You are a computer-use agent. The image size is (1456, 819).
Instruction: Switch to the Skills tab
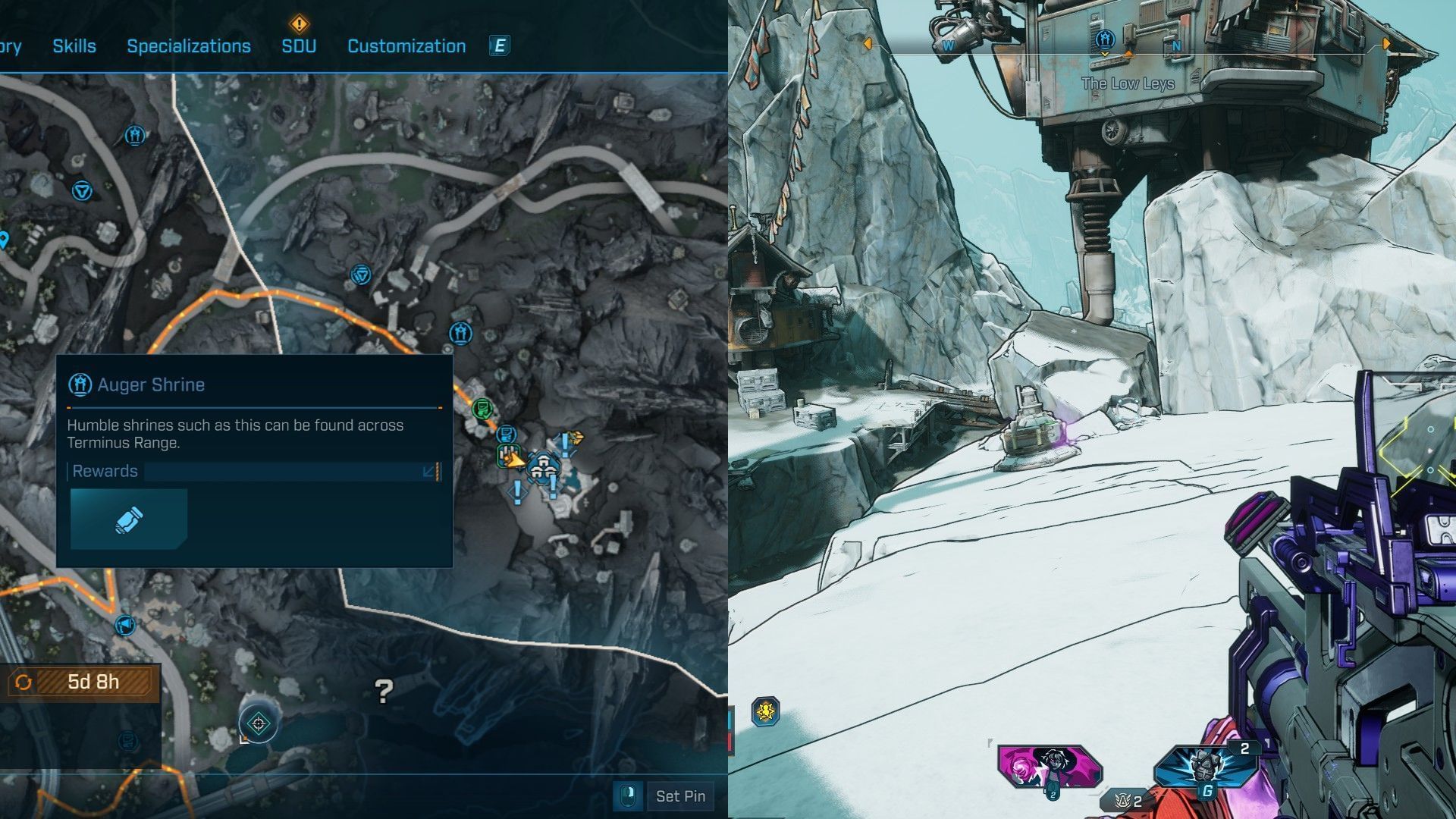pyautogui.click(x=74, y=46)
